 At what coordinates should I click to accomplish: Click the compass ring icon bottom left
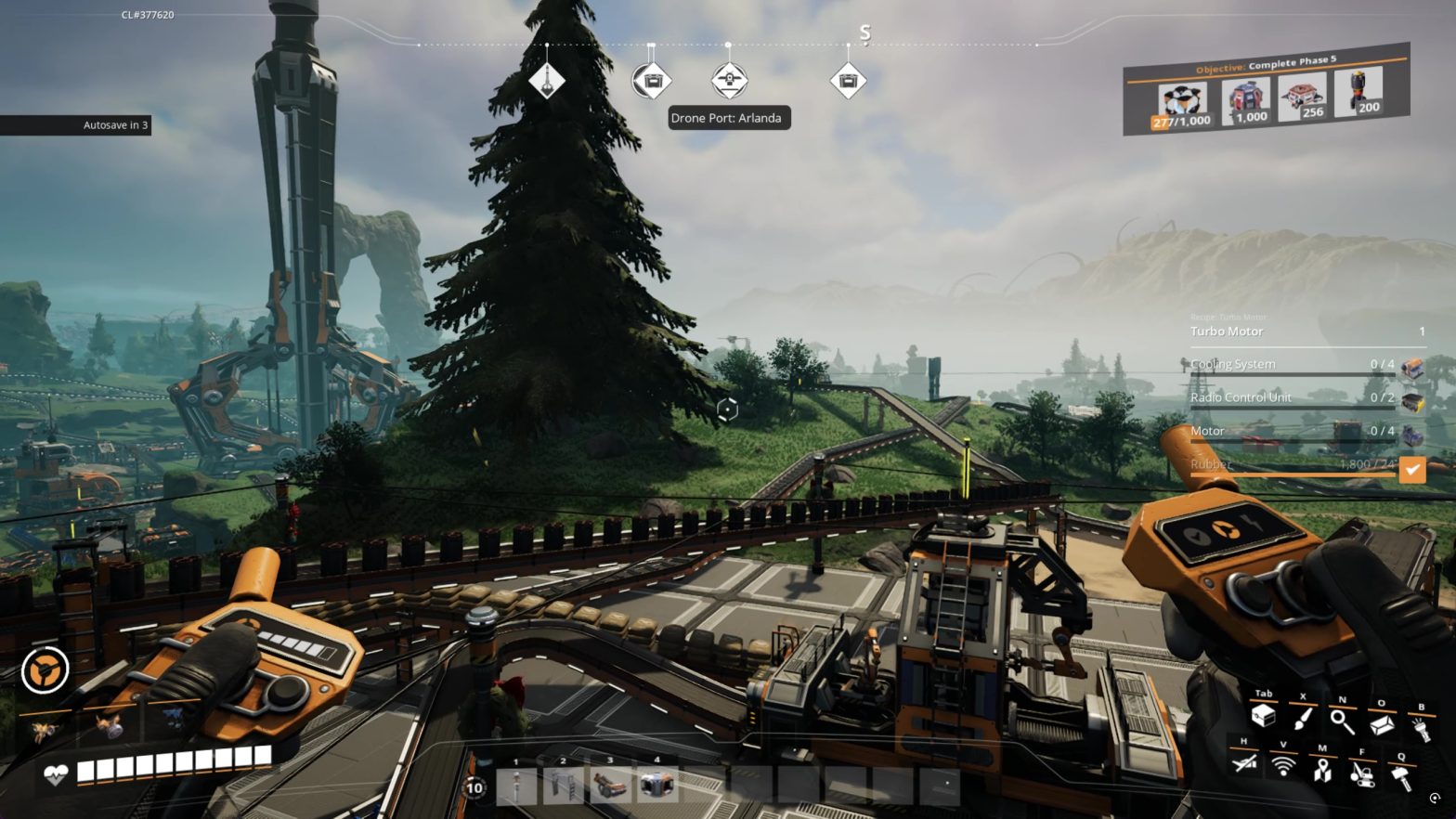coord(44,669)
